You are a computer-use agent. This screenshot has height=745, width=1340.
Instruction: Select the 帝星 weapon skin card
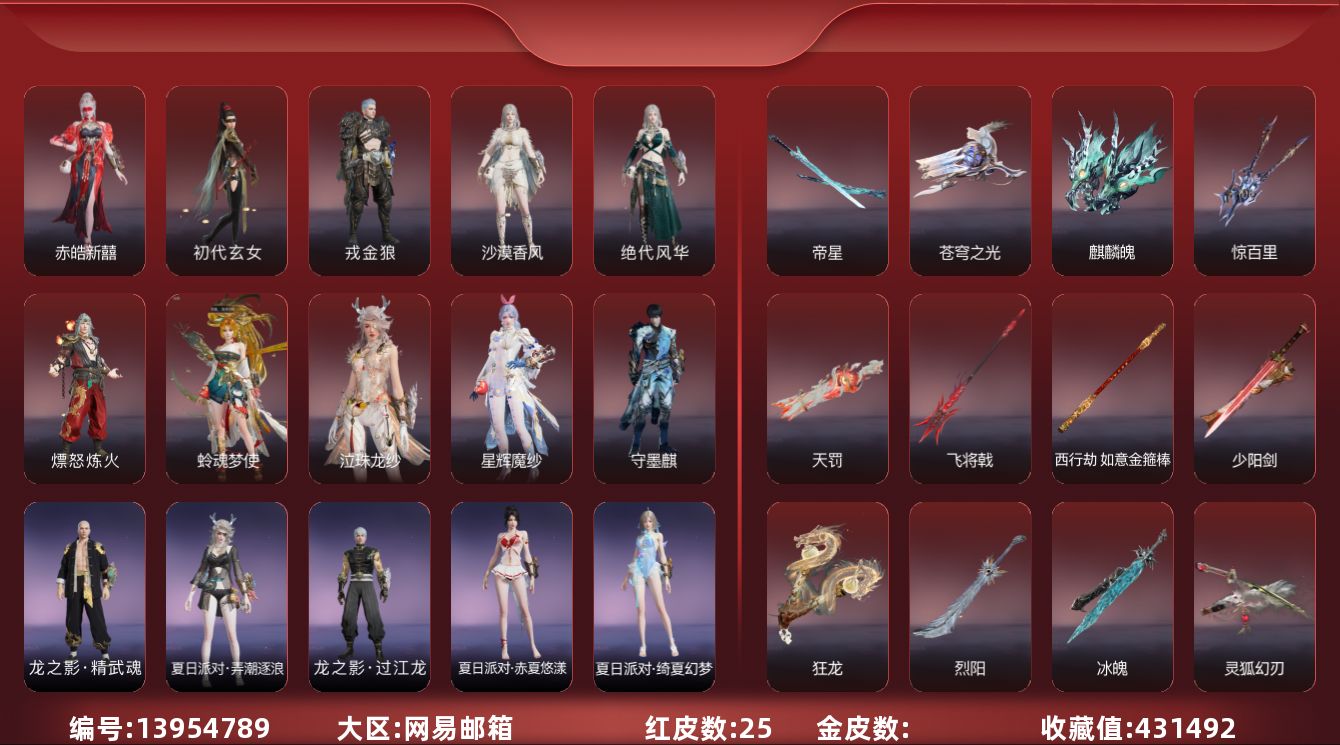click(x=827, y=180)
